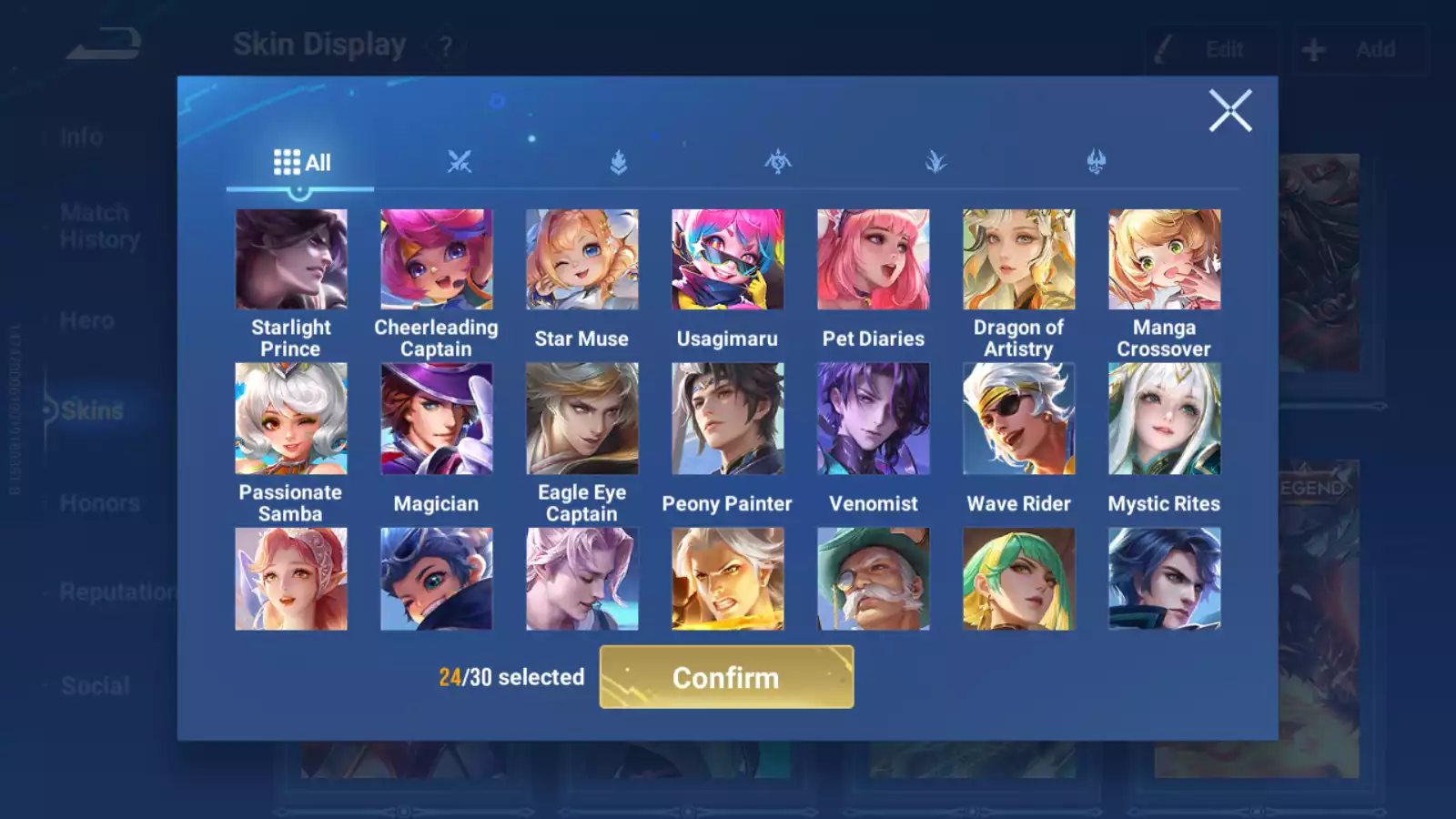1456x819 pixels.
Task: Click the Edit button at top right
Action: coord(1210,49)
